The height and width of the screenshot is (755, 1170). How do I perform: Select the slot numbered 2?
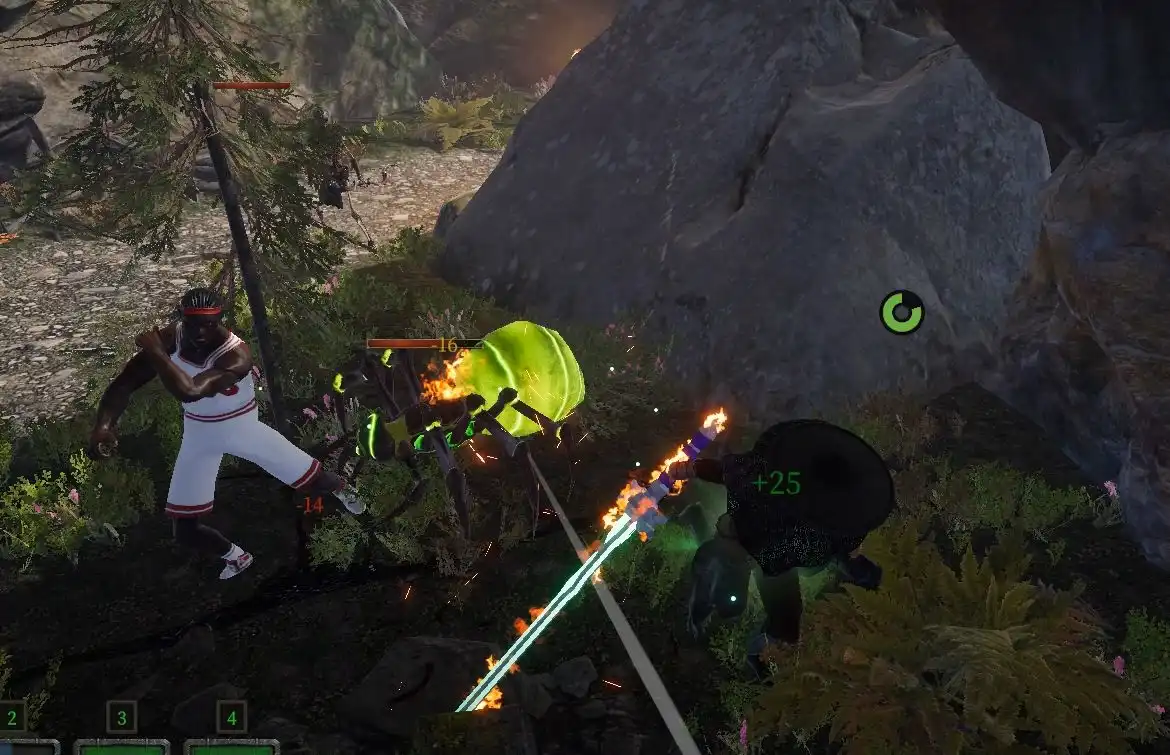click(13, 717)
